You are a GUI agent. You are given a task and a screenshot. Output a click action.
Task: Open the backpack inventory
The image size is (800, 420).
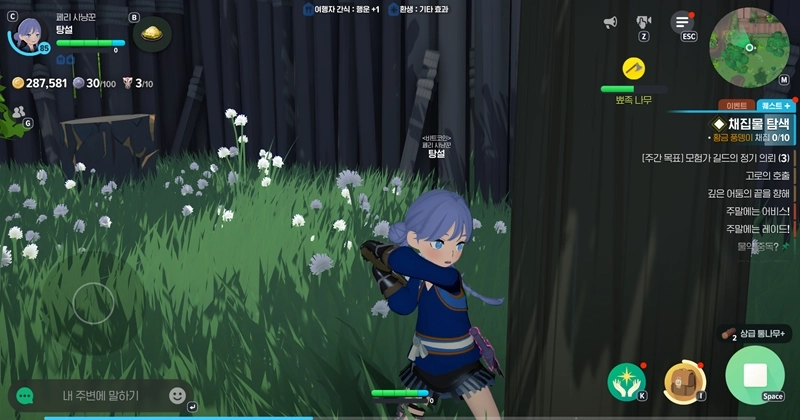pos(684,380)
